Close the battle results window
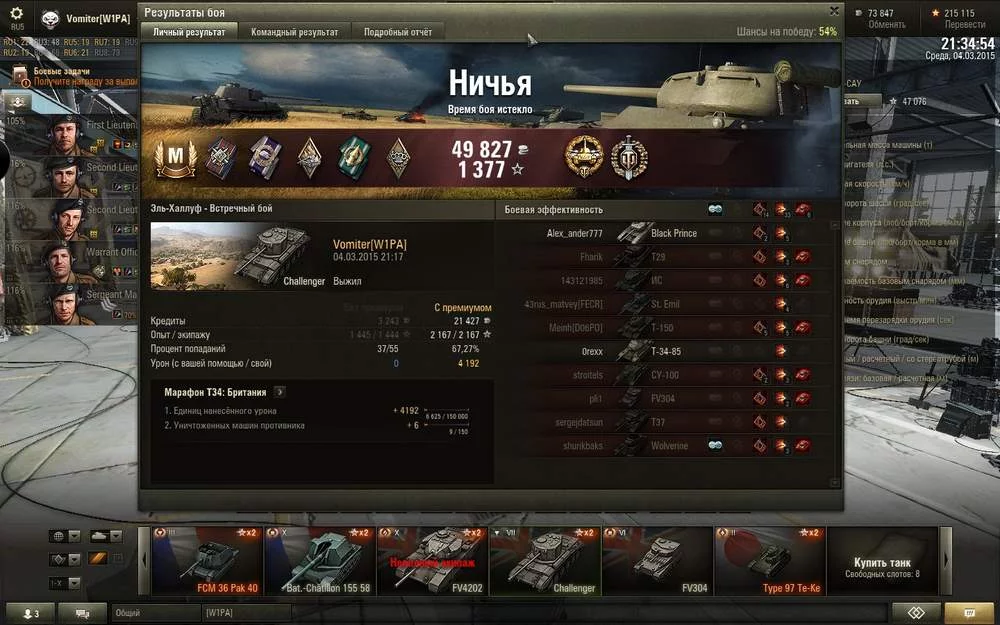Screen dimensions: 1000x625 click(x=834, y=11)
